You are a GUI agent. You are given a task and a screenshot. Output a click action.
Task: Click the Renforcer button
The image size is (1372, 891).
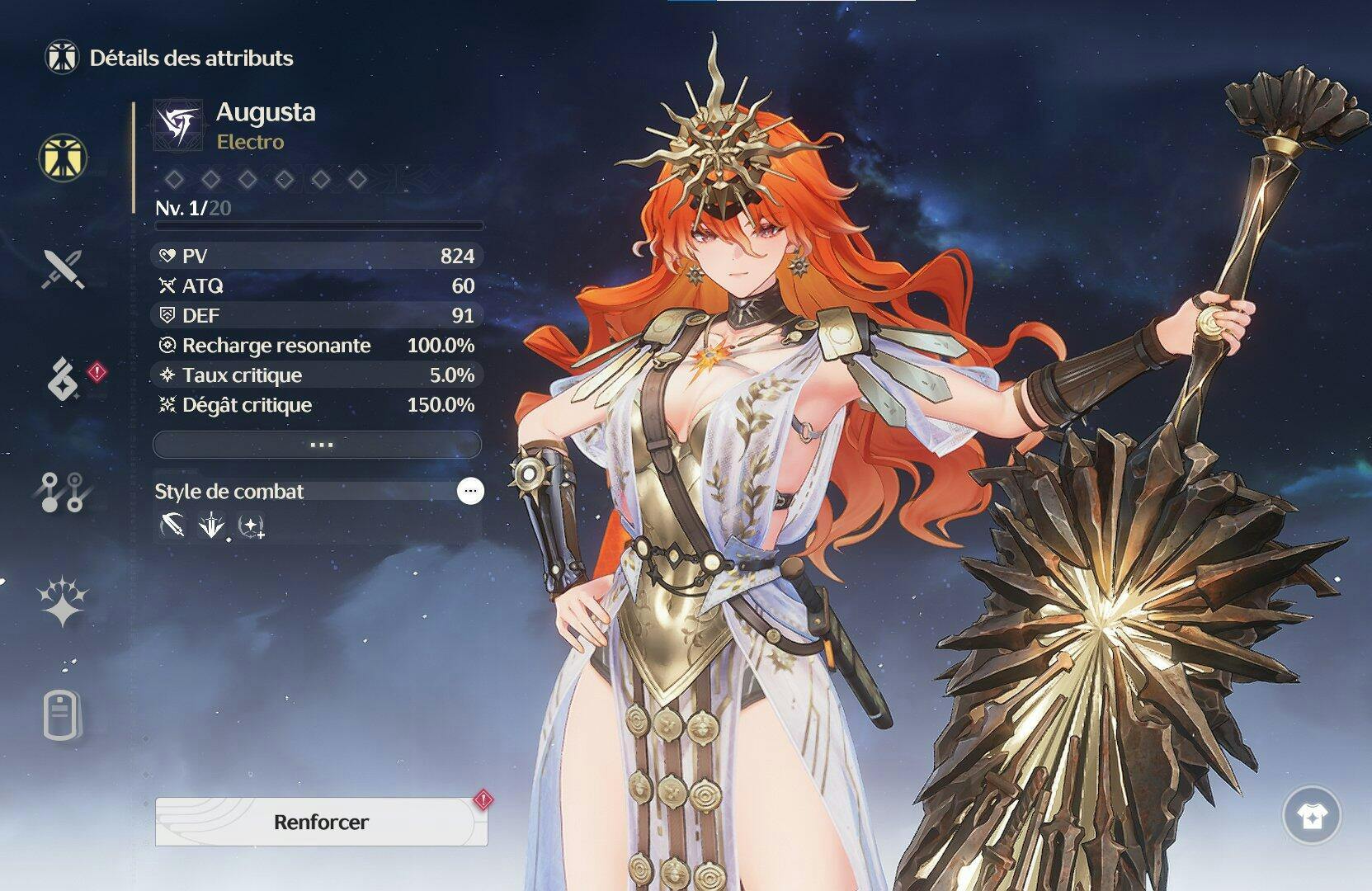pyautogui.click(x=321, y=822)
